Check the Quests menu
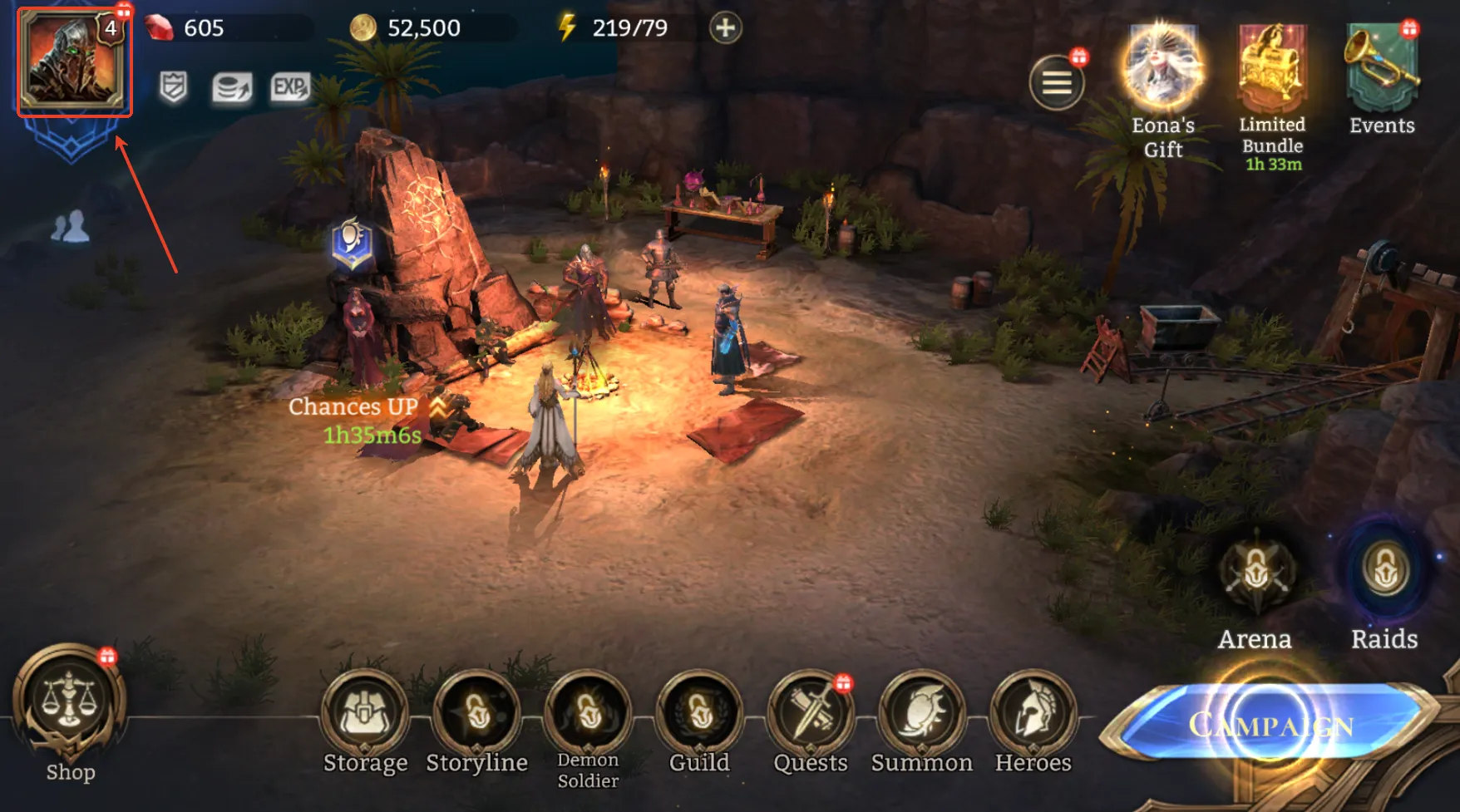This screenshot has width=1460, height=812. tap(811, 715)
